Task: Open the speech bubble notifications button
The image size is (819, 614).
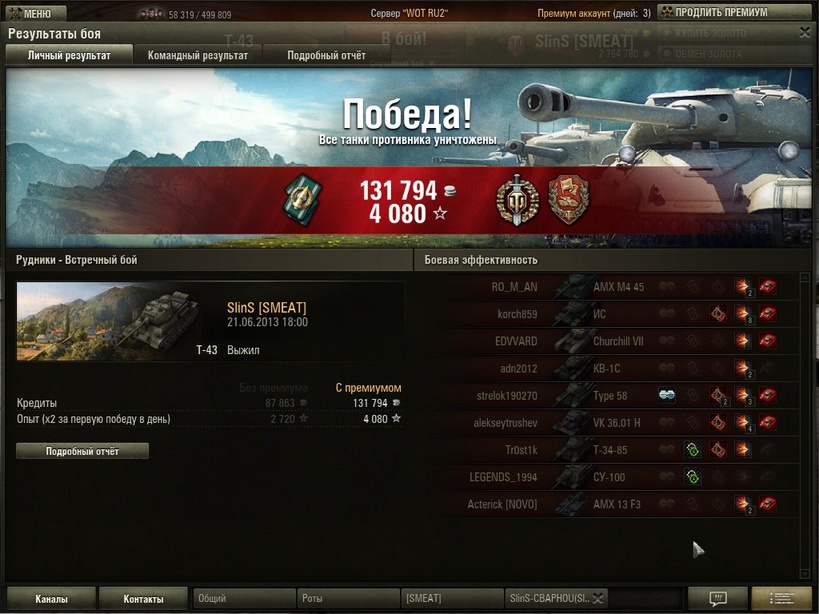Action: click(717, 599)
